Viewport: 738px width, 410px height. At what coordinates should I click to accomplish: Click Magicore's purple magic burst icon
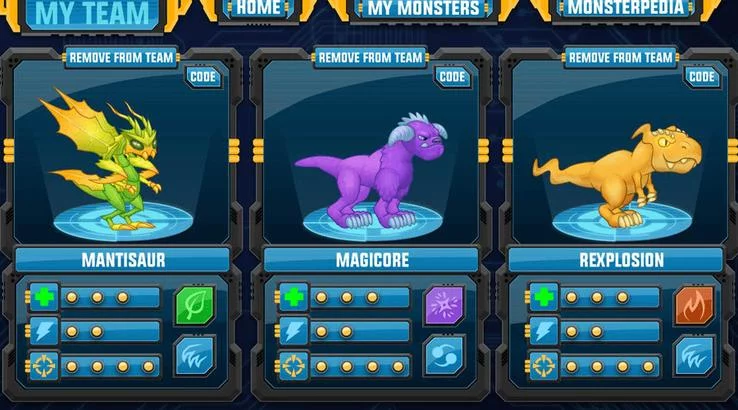pyautogui.click(x=445, y=306)
